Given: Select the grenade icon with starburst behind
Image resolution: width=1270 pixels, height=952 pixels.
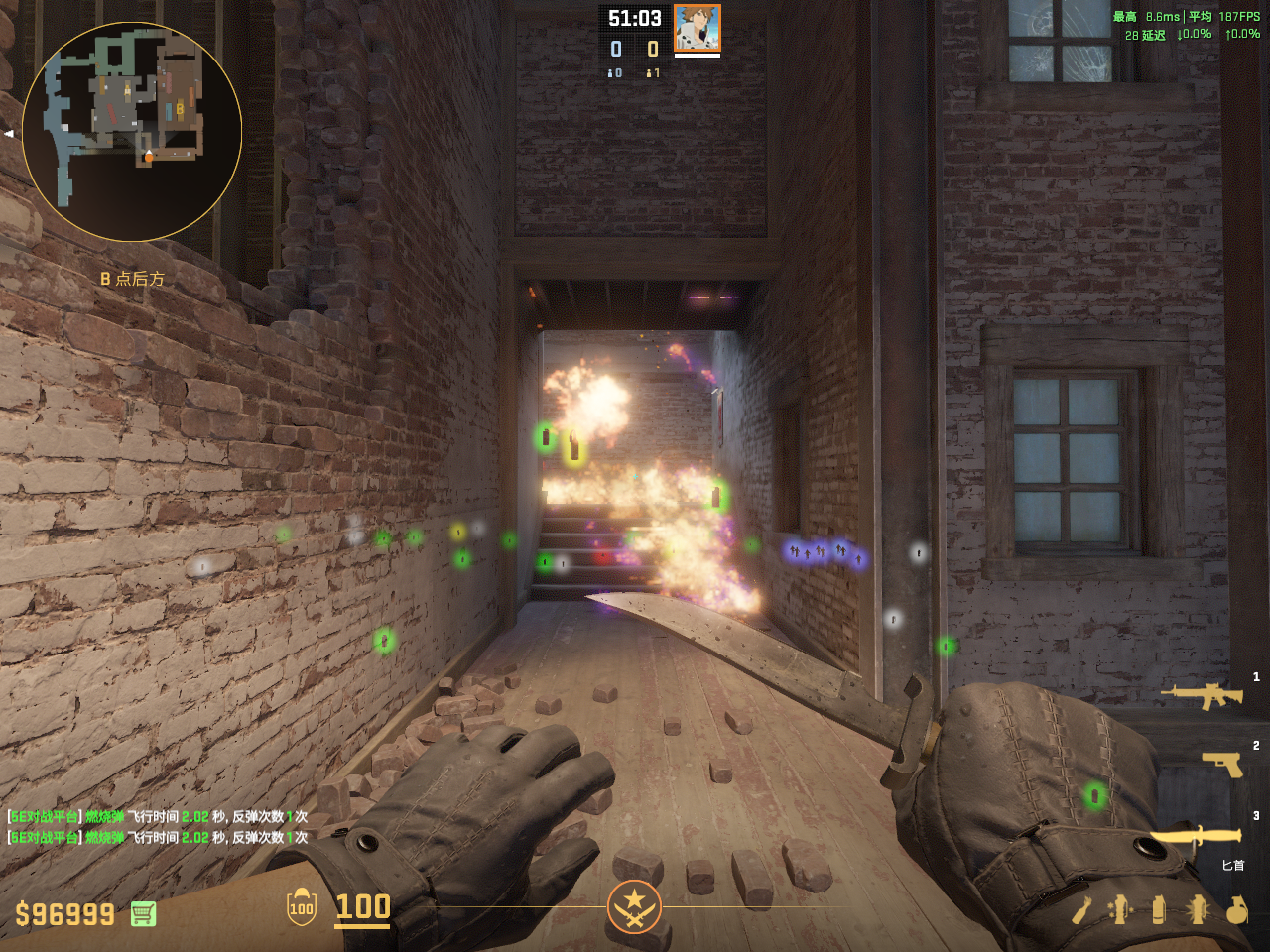Looking at the screenshot, I should pos(1198,909).
